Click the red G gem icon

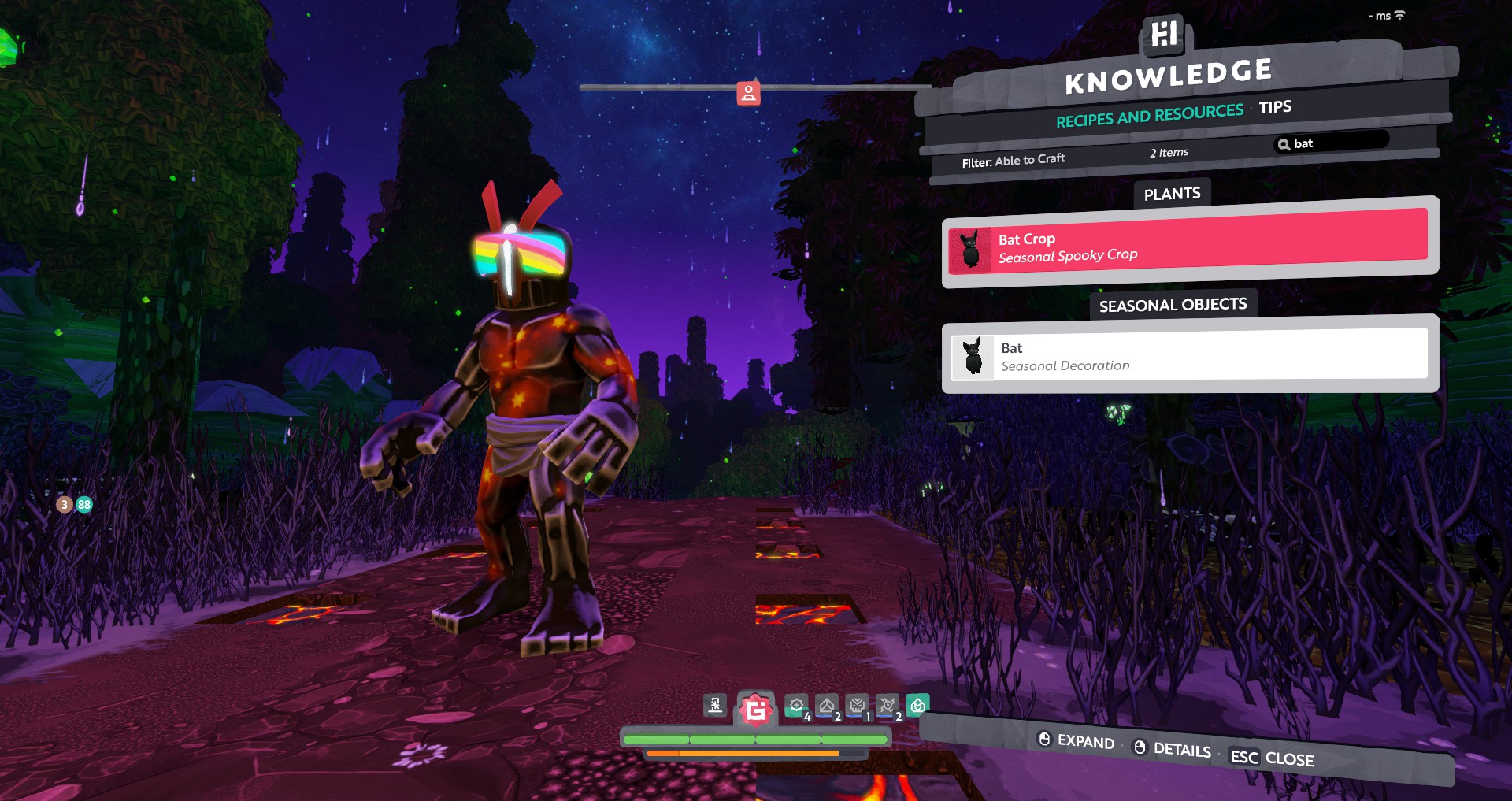755,710
